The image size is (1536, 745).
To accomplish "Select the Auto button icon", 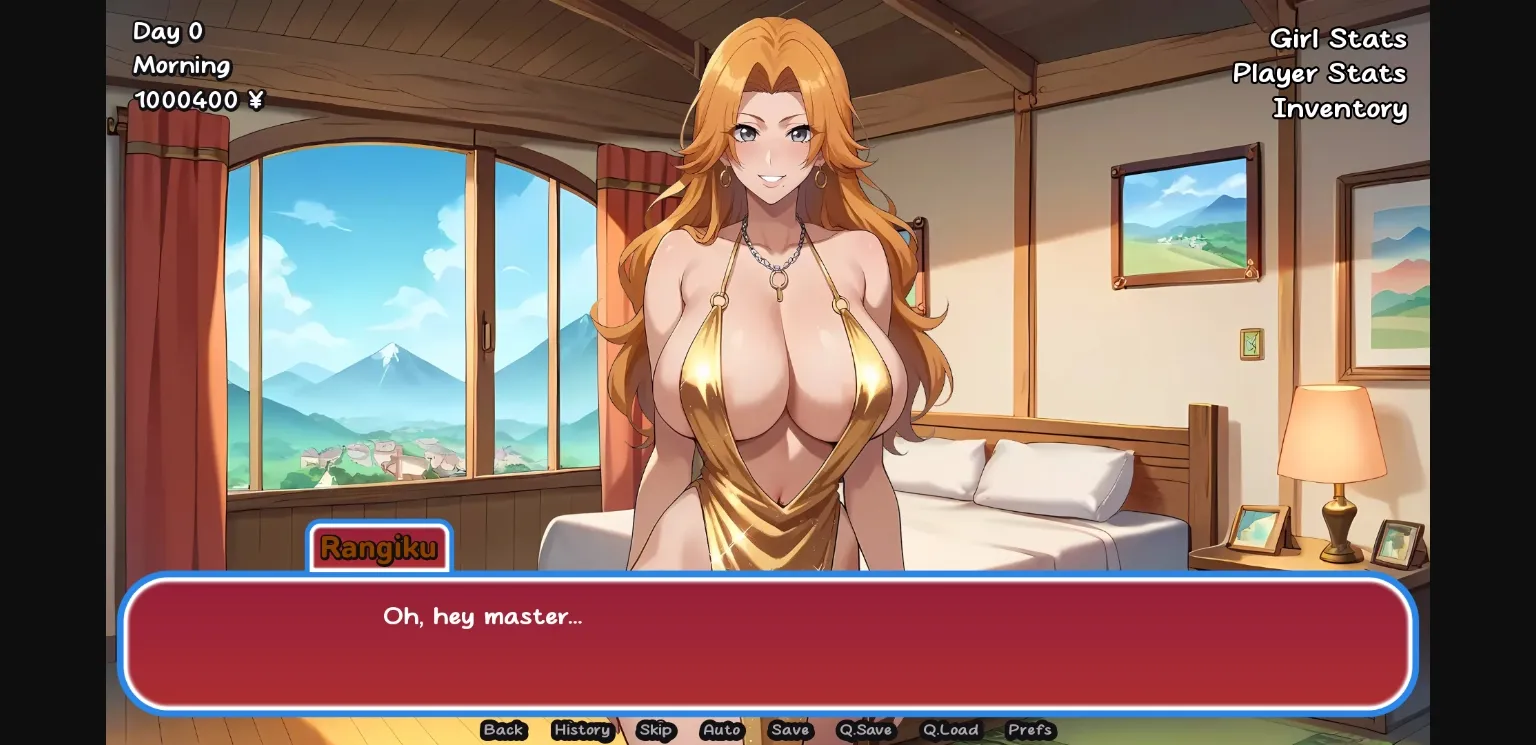I will pos(721,731).
